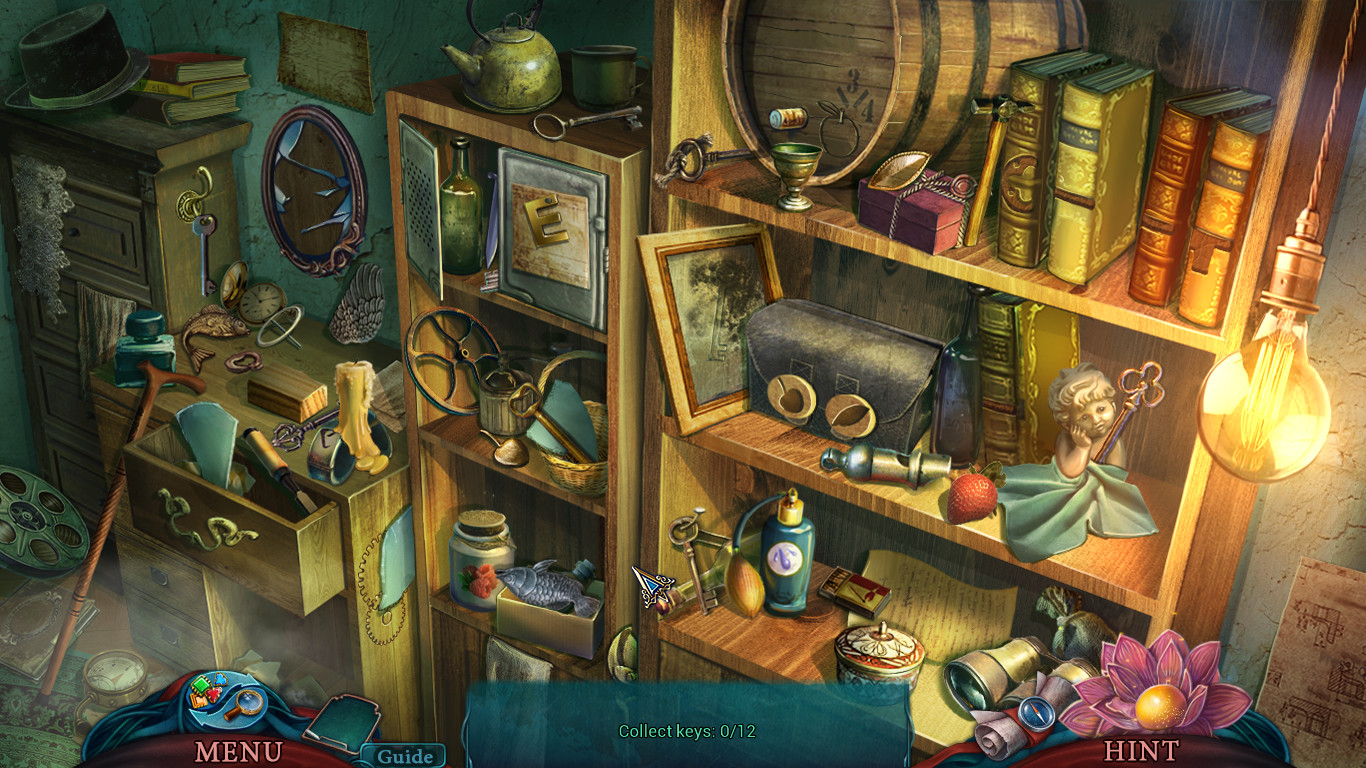Image resolution: width=1366 pixels, height=768 pixels.
Task: Click the puzzle pieces icon near MENU
Action: coord(202,692)
